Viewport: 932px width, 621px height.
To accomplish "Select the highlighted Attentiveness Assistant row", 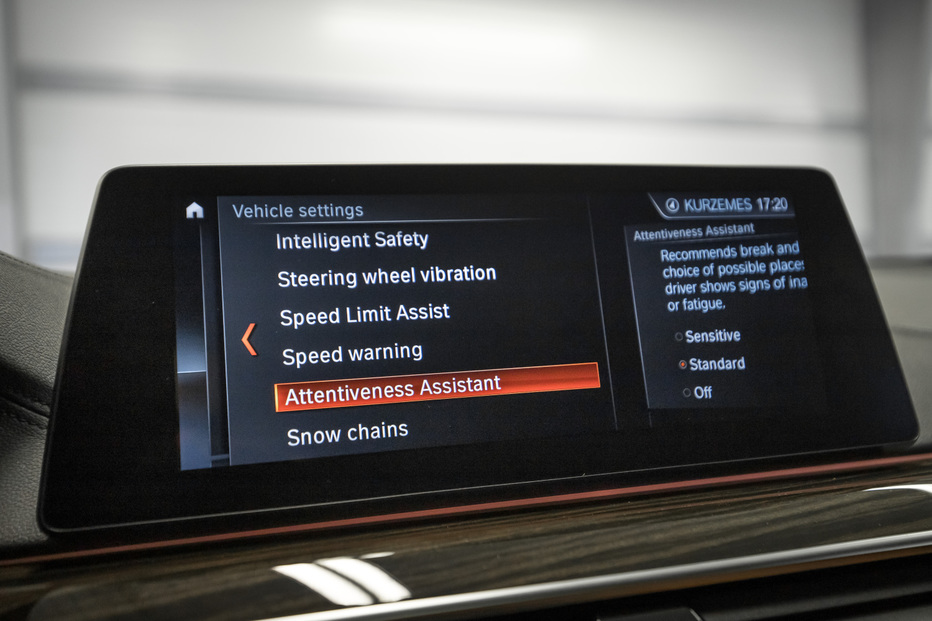I will point(436,388).
